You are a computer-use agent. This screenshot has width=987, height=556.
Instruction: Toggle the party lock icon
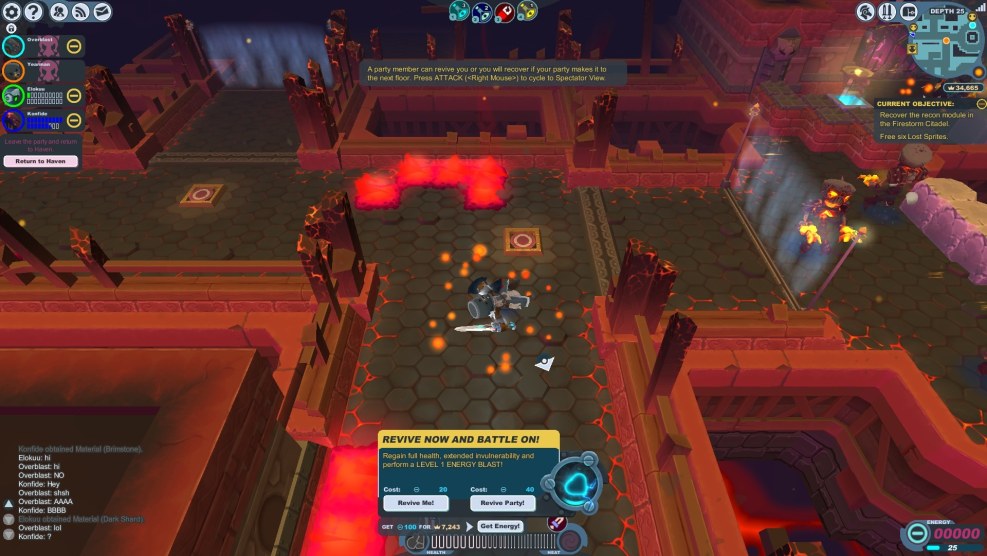[11, 29]
